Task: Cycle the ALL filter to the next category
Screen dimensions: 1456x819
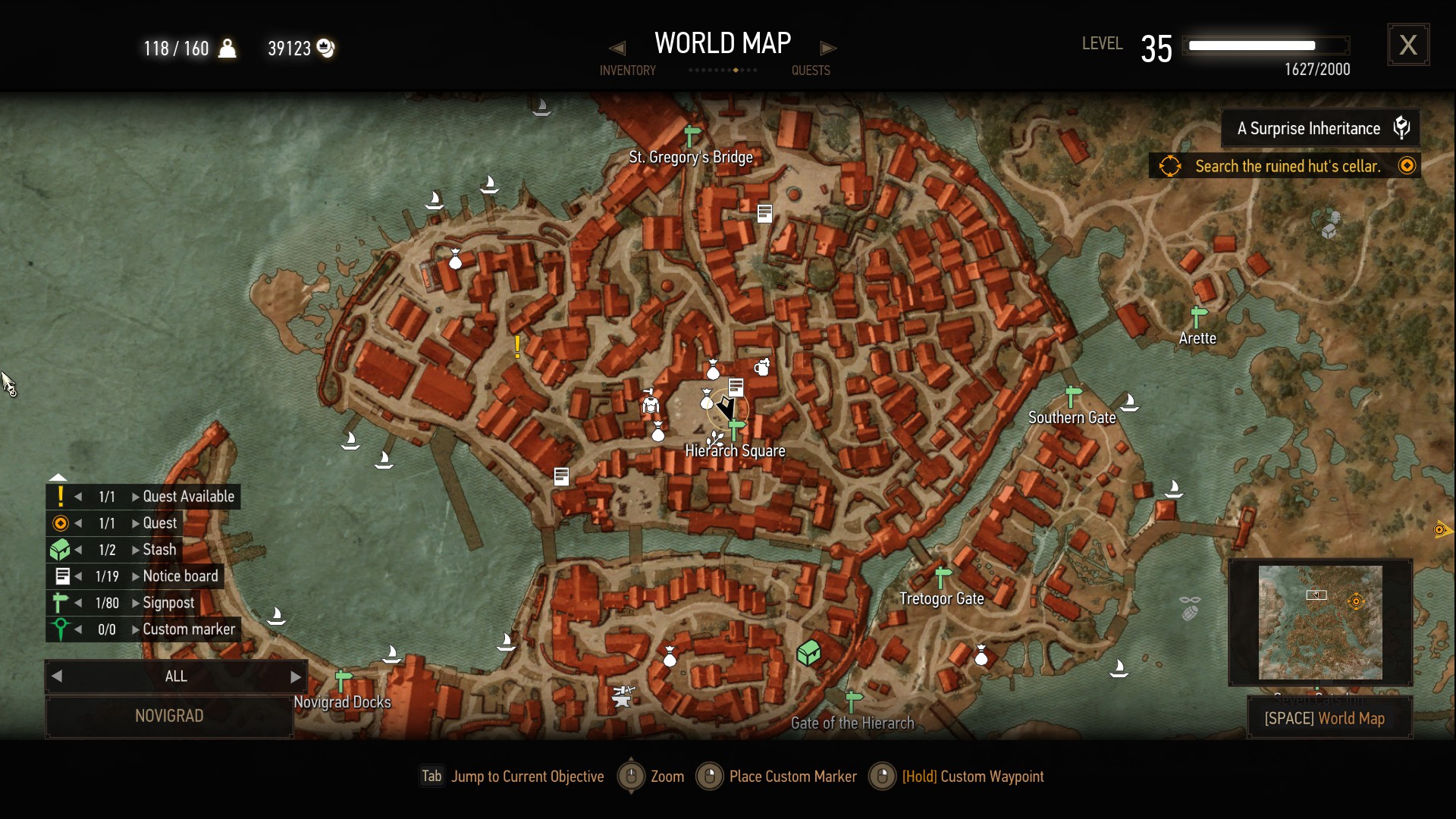Action: point(296,676)
